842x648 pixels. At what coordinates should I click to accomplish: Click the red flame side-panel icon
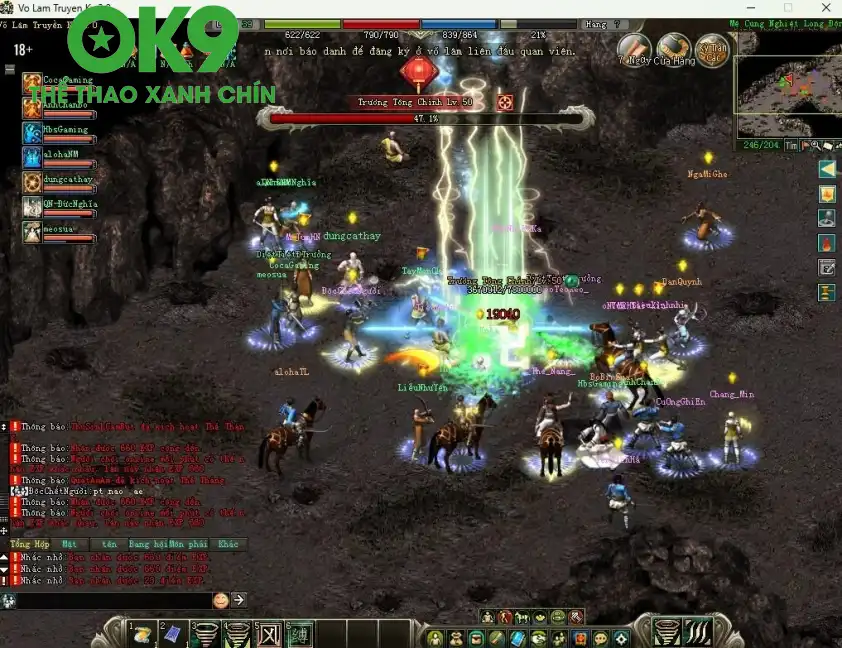point(827,243)
